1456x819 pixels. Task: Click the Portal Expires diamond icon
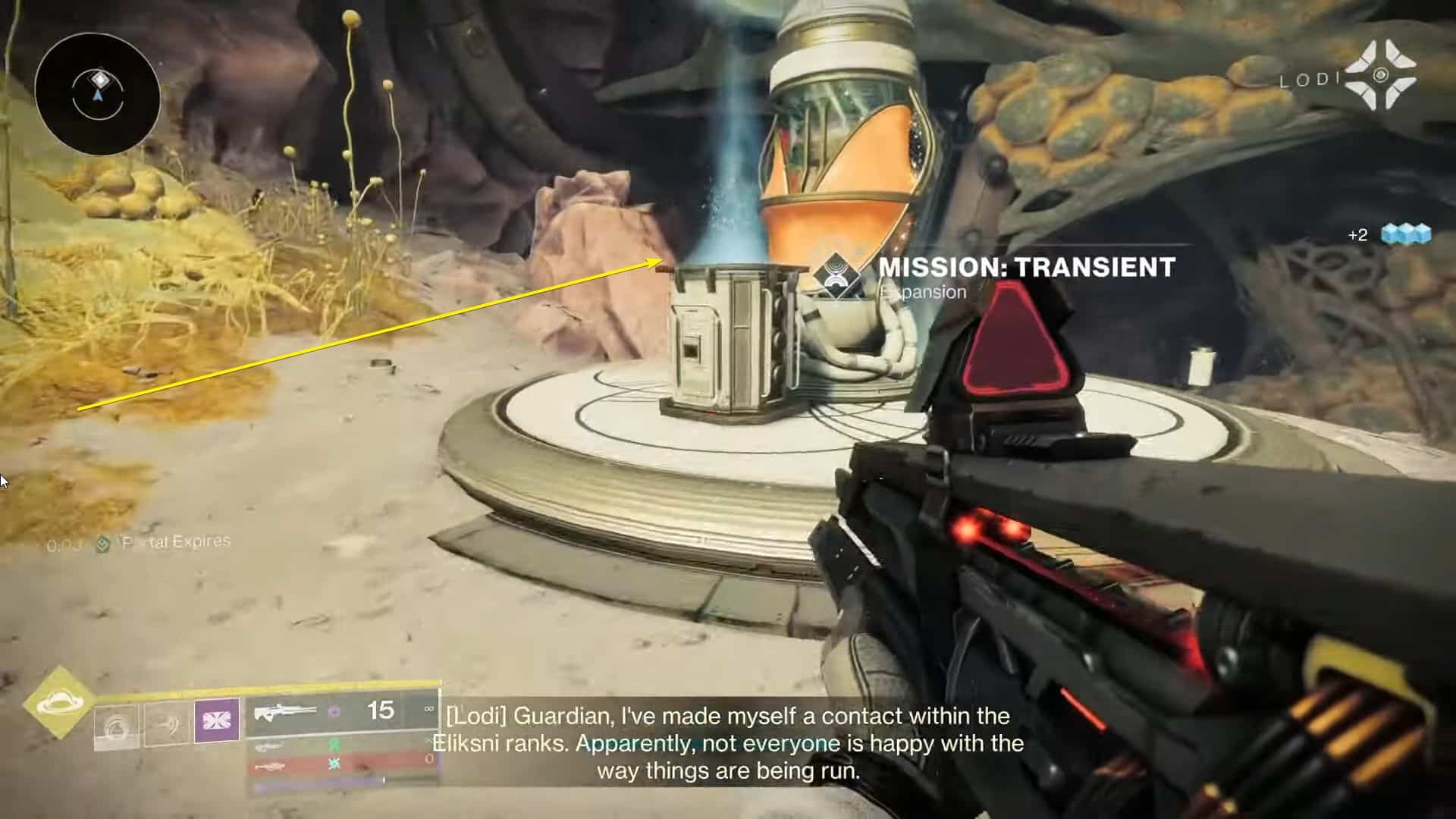[102, 544]
